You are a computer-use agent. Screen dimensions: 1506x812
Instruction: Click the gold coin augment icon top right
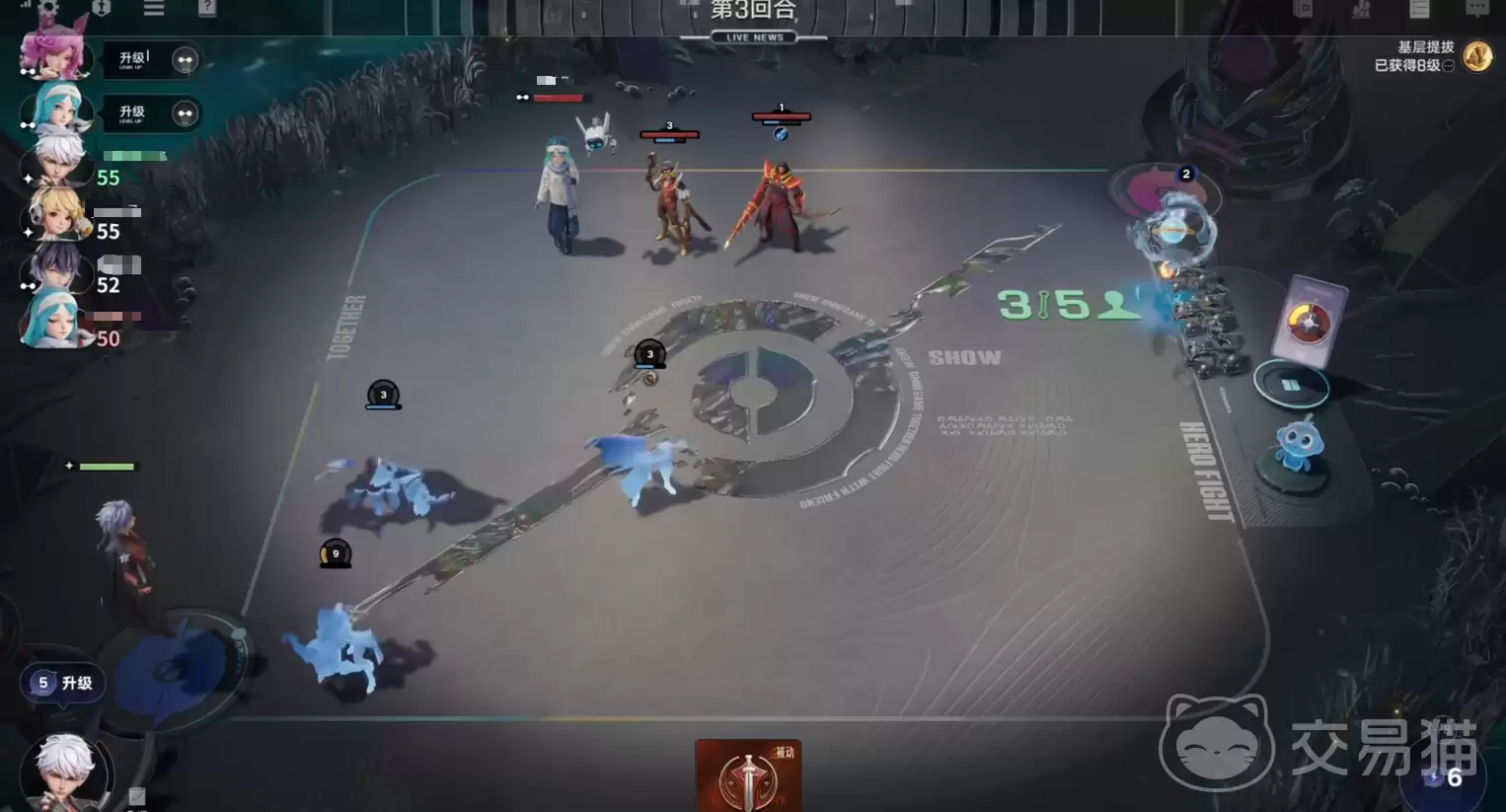1477,56
